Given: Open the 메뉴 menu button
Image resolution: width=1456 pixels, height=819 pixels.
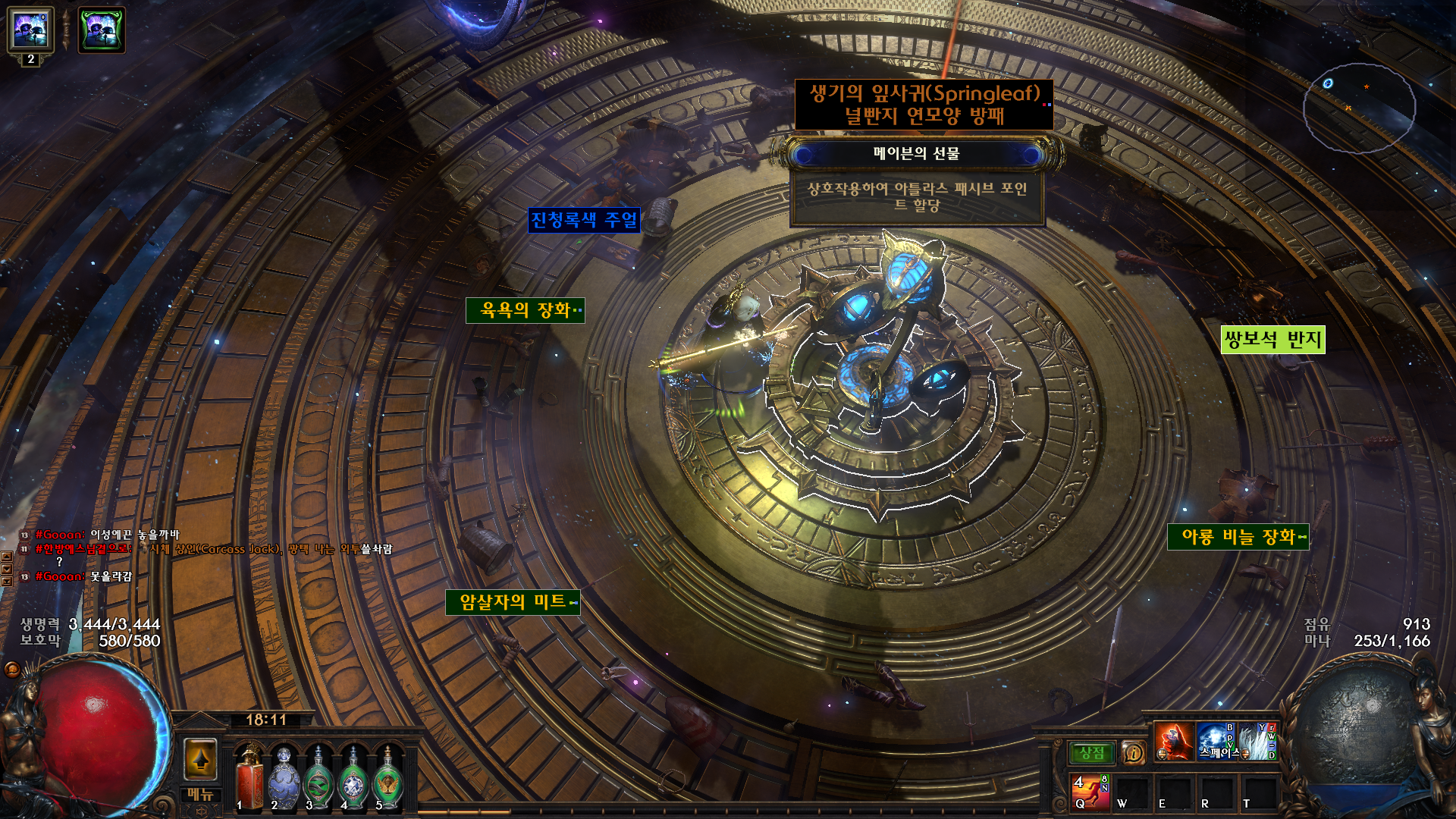Looking at the screenshot, I should [201, 795].
